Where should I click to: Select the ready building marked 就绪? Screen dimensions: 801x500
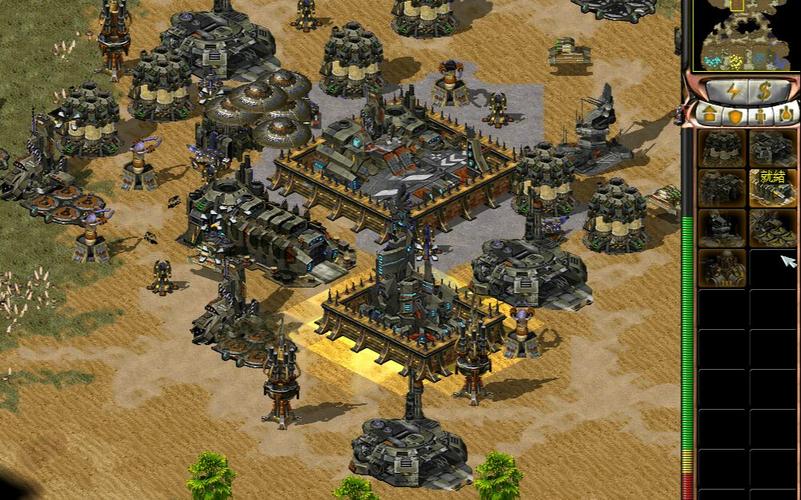click(x=772, y=187)
